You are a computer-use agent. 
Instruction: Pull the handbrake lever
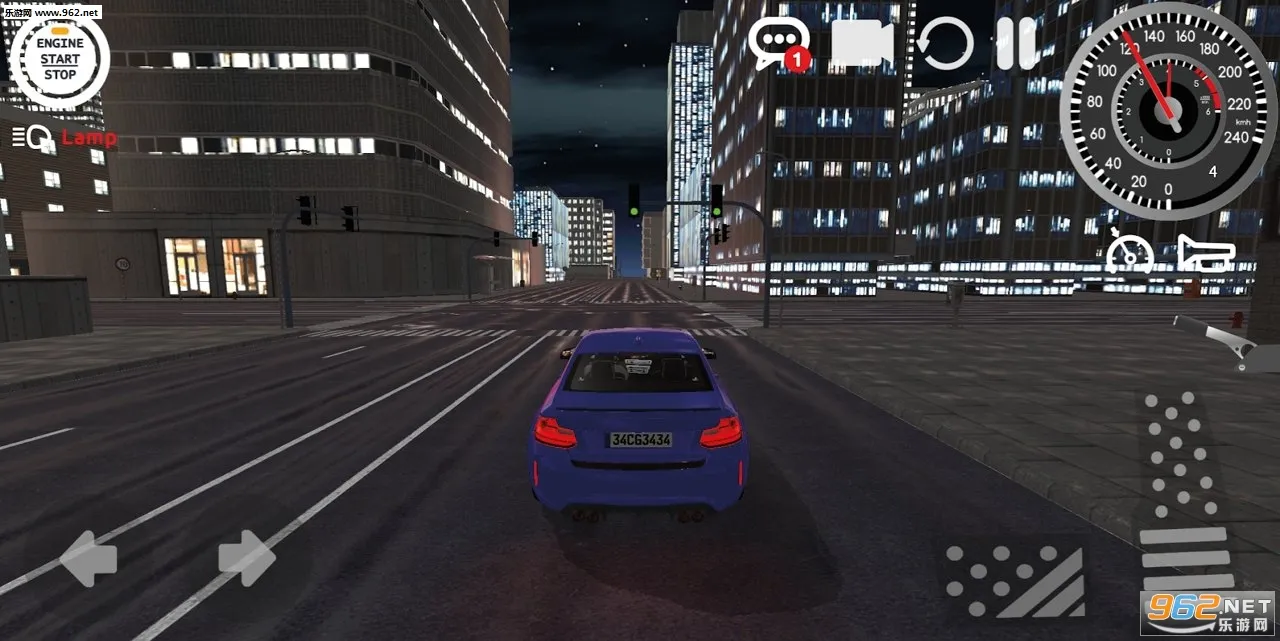(1218, 340)
